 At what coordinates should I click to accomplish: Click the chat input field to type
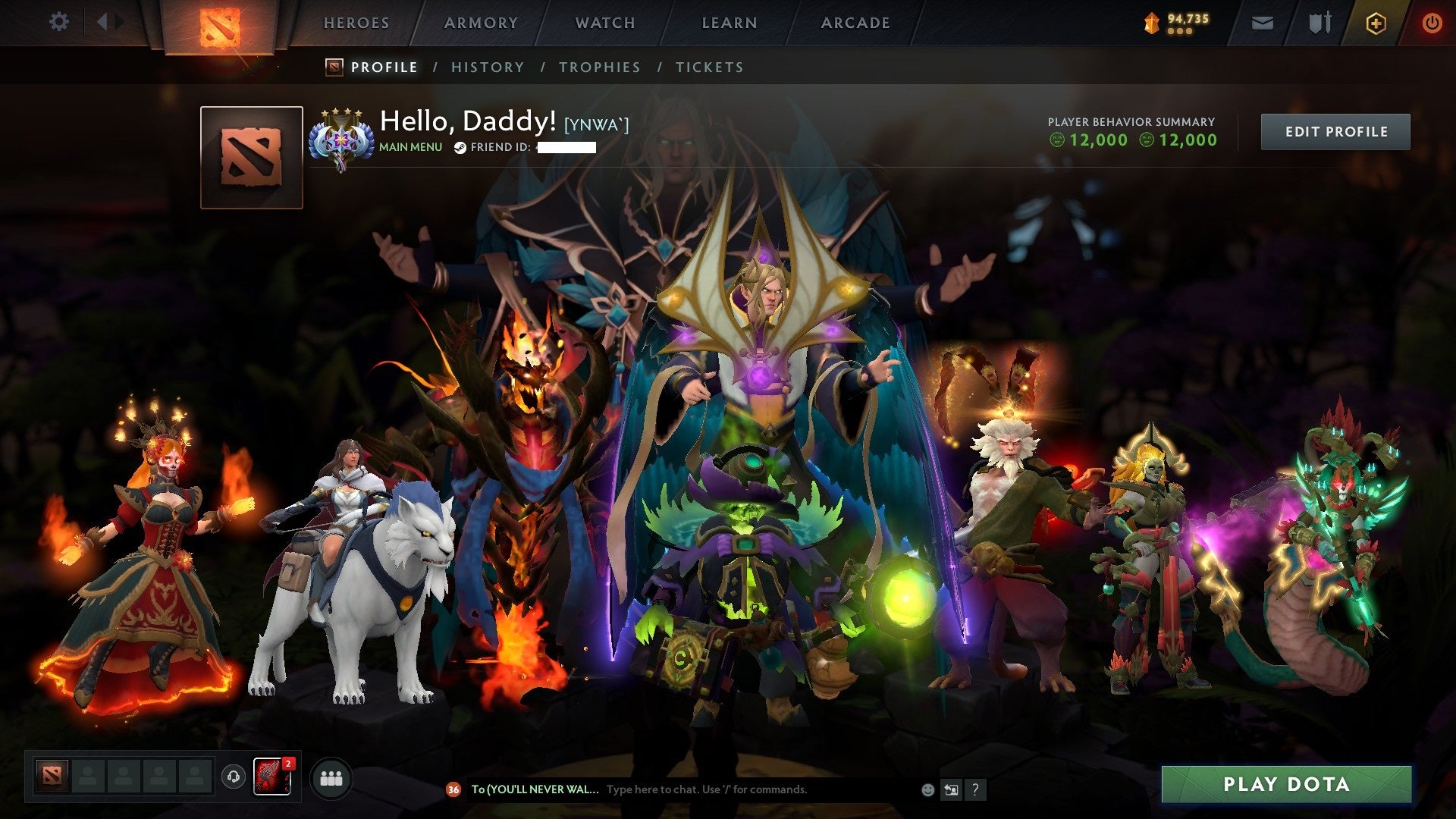[x=728, y=789]
